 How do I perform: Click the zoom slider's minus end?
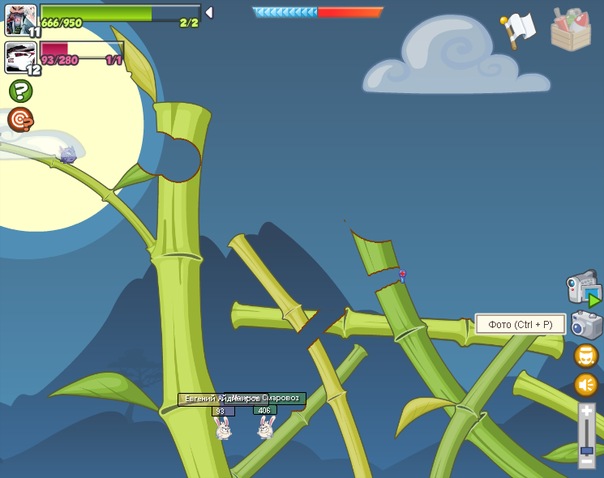586,461
